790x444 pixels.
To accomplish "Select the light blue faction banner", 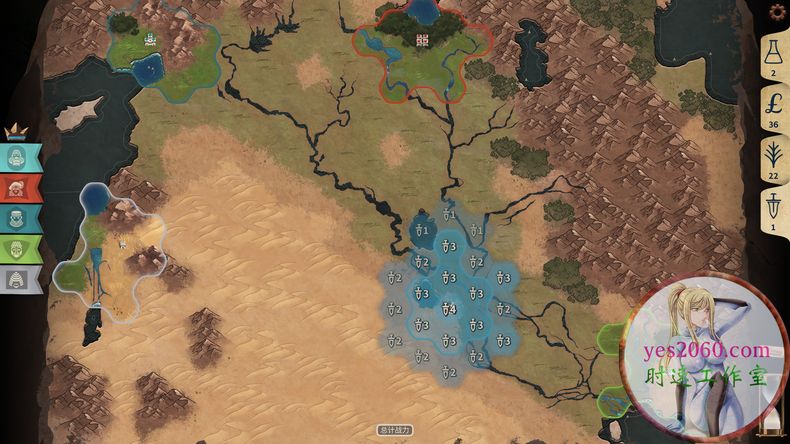I will (x=20, y=157).
